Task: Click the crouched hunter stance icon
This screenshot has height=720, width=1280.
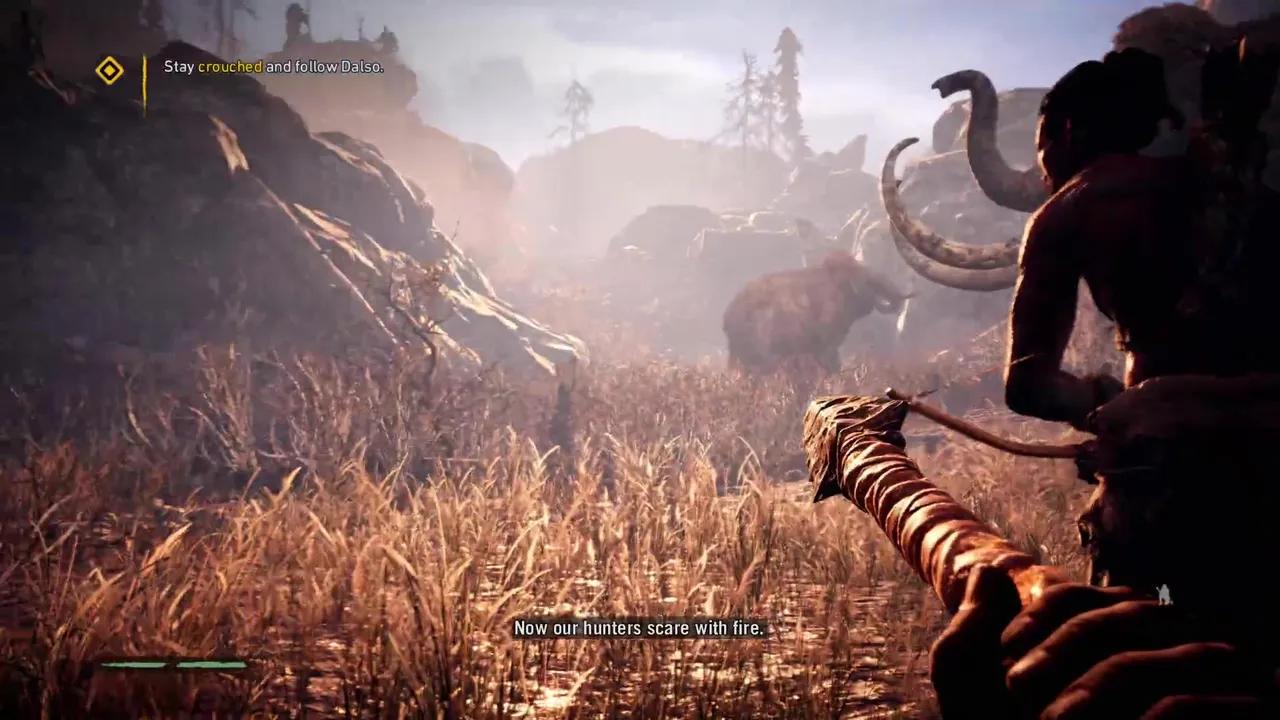Action: pos(1163,594)
